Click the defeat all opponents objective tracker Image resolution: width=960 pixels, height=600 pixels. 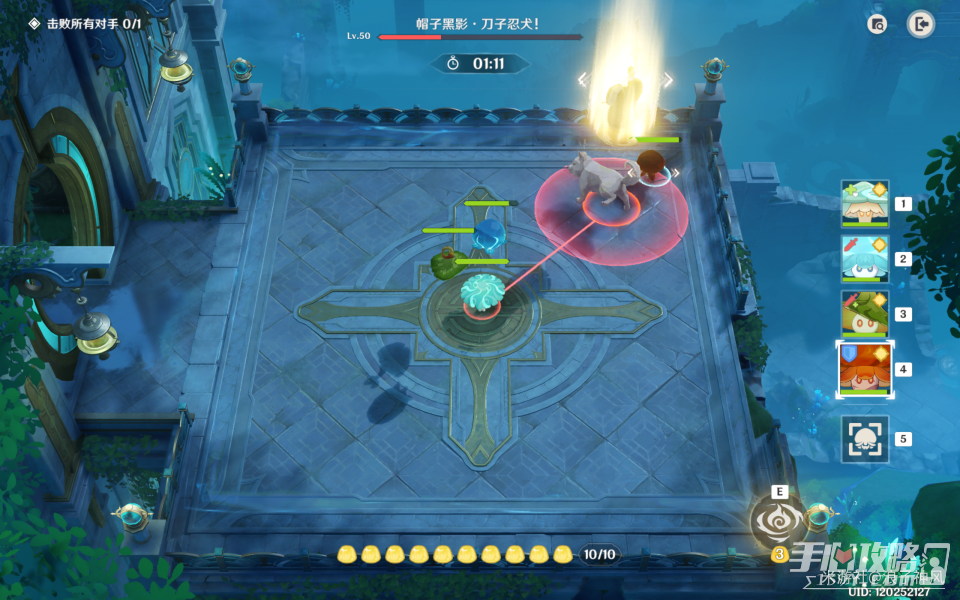click(x=84, y=22)
